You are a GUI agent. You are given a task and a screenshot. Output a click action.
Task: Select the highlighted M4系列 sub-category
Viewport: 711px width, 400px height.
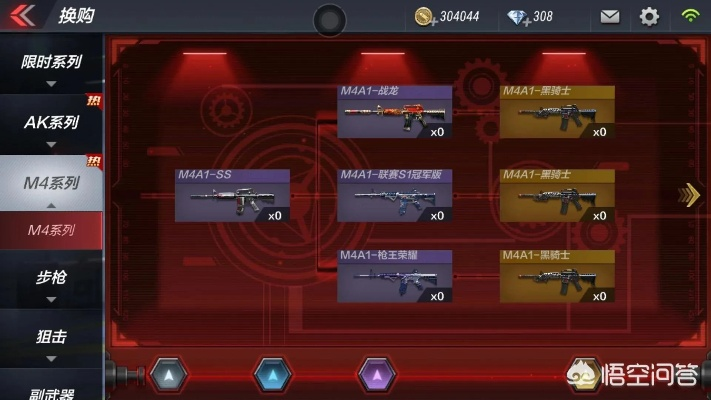[x=51, y=230]
